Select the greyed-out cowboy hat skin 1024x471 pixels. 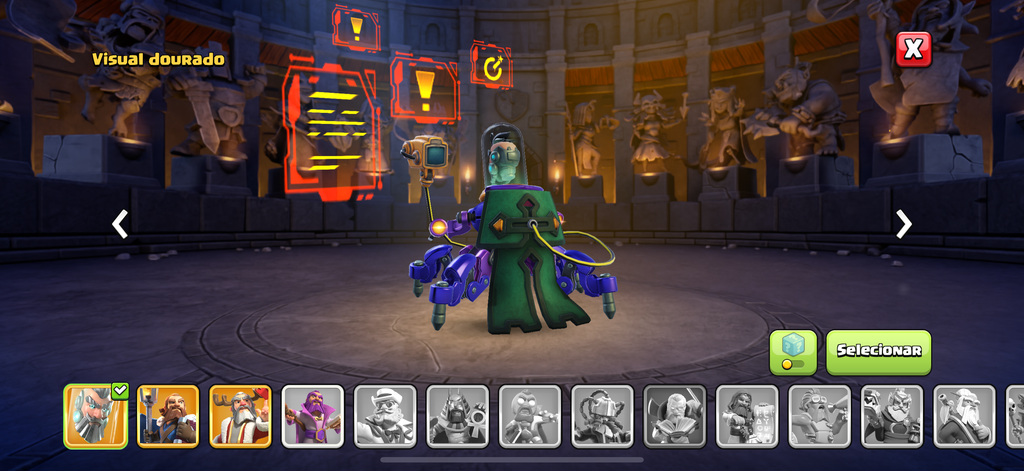point(385,415)
